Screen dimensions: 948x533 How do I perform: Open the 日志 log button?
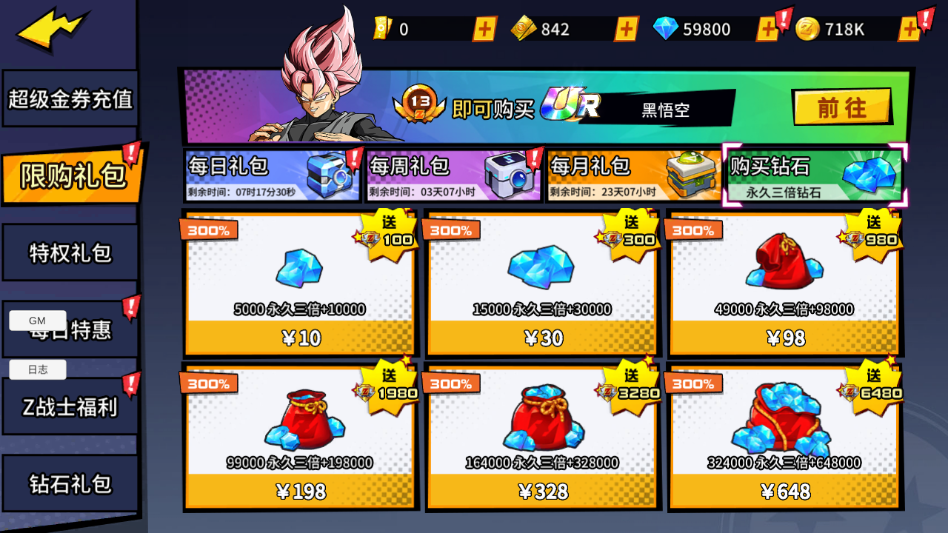tap(38, 369)
